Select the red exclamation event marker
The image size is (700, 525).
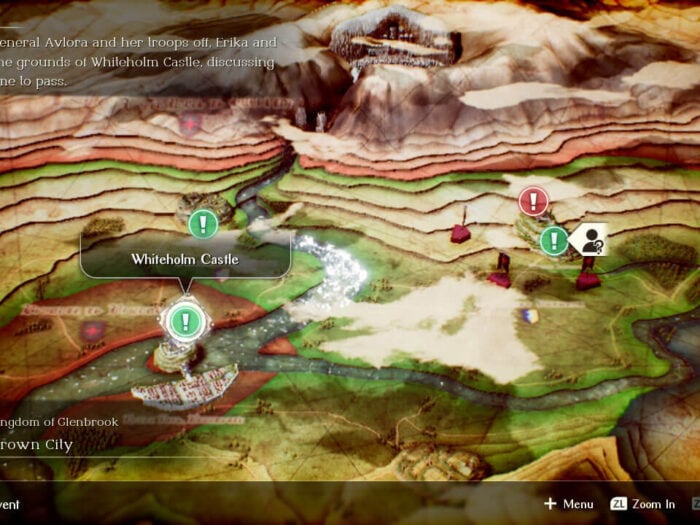click(533, 201)
